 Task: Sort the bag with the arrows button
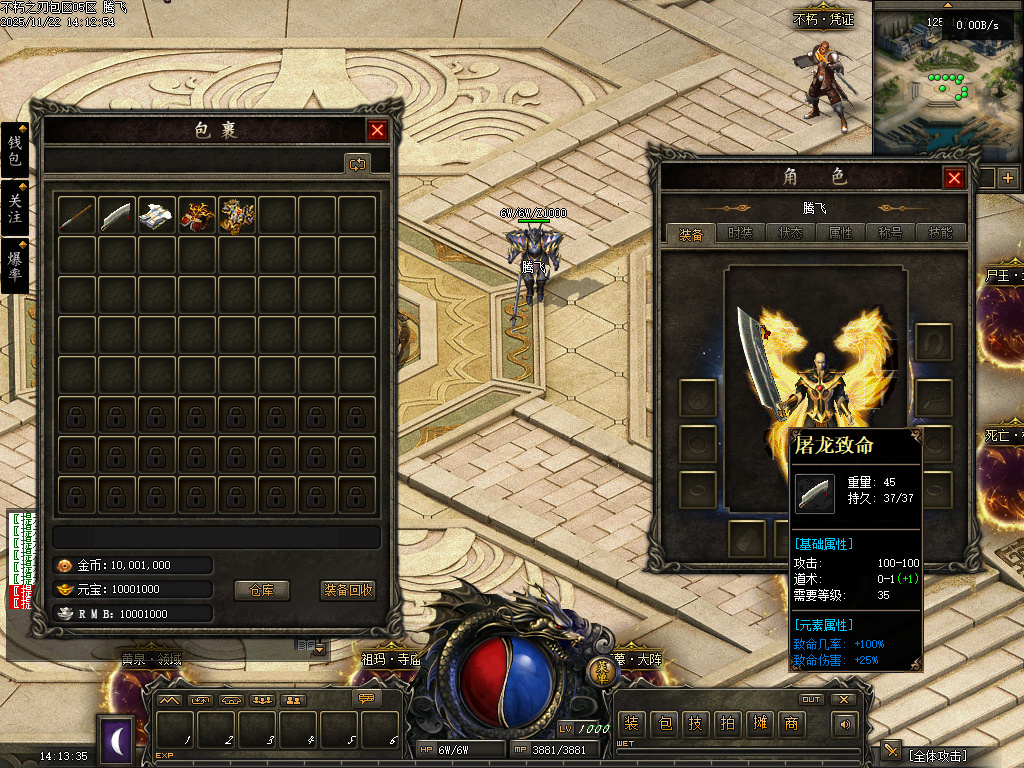pyautogui.click(x=357, y=163)
